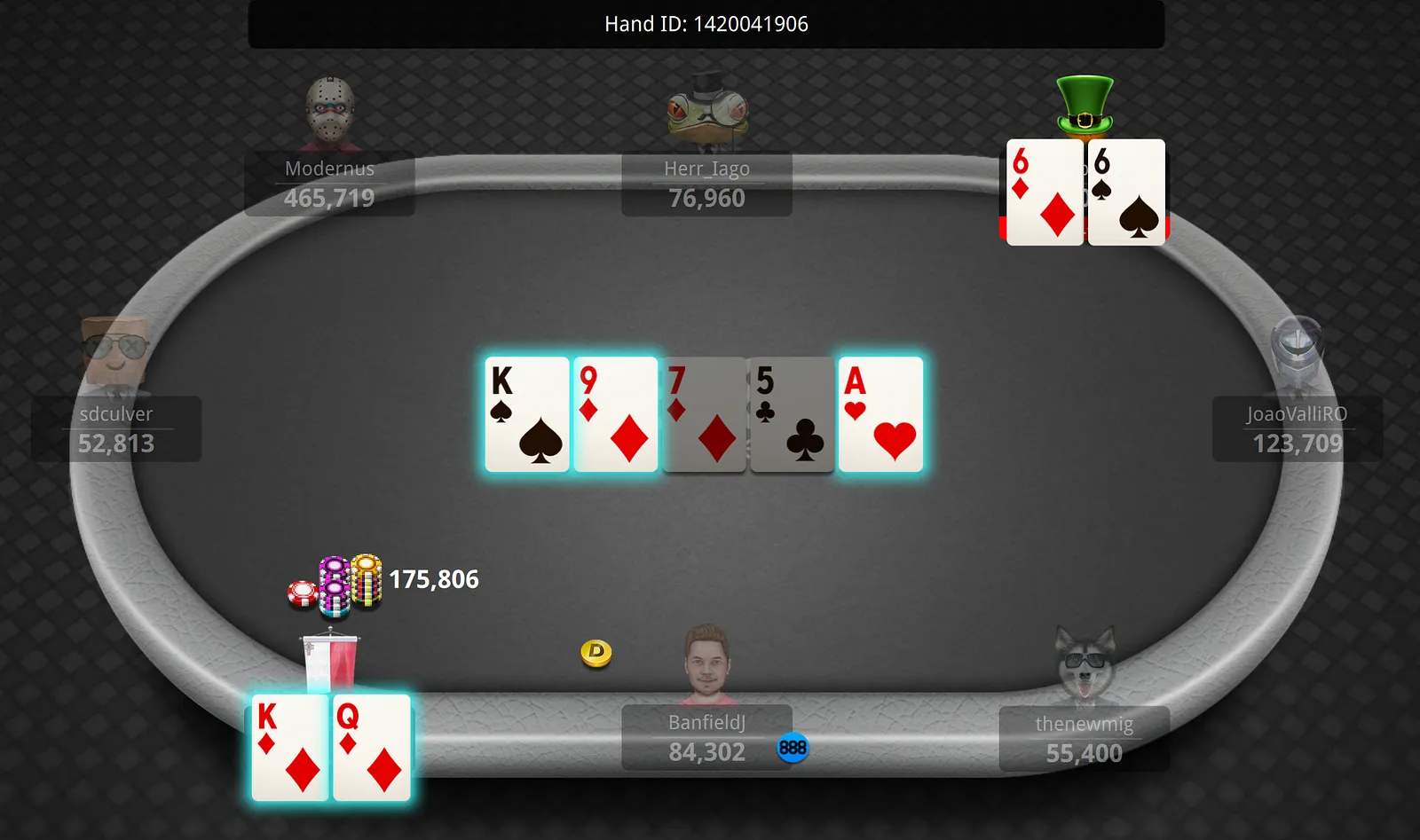The height and width of the screenshot is (840, 1420).
Task: Select the King of spades community card
Action: coord(527,414)
